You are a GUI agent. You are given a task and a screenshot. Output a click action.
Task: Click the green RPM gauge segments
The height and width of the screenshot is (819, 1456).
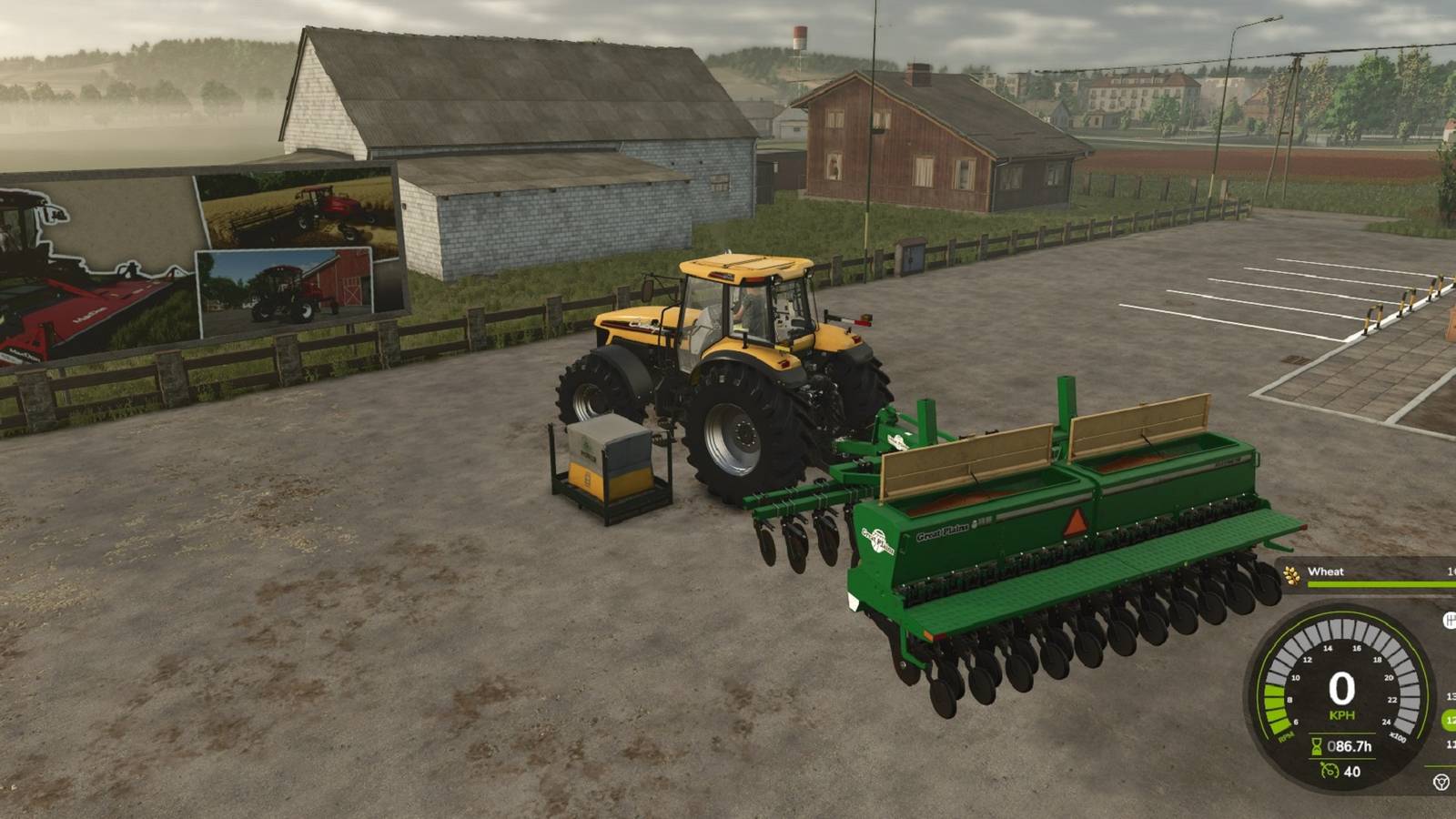click(1276, 710)
